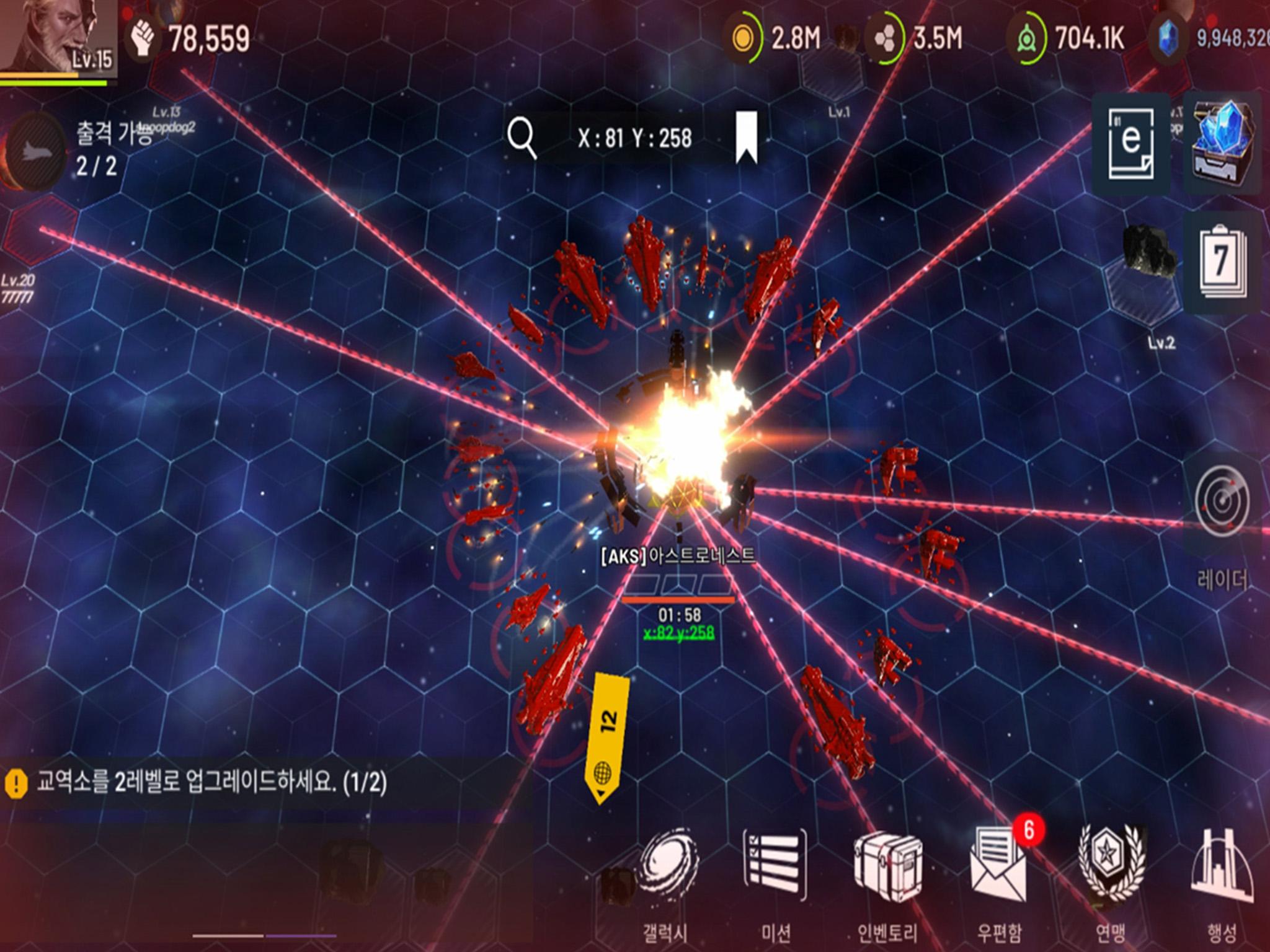The height and width of the screenshot is (952, 1270).
Task: Select the trading post upgrade quest tracker
Action: click(x=198, y=783)
